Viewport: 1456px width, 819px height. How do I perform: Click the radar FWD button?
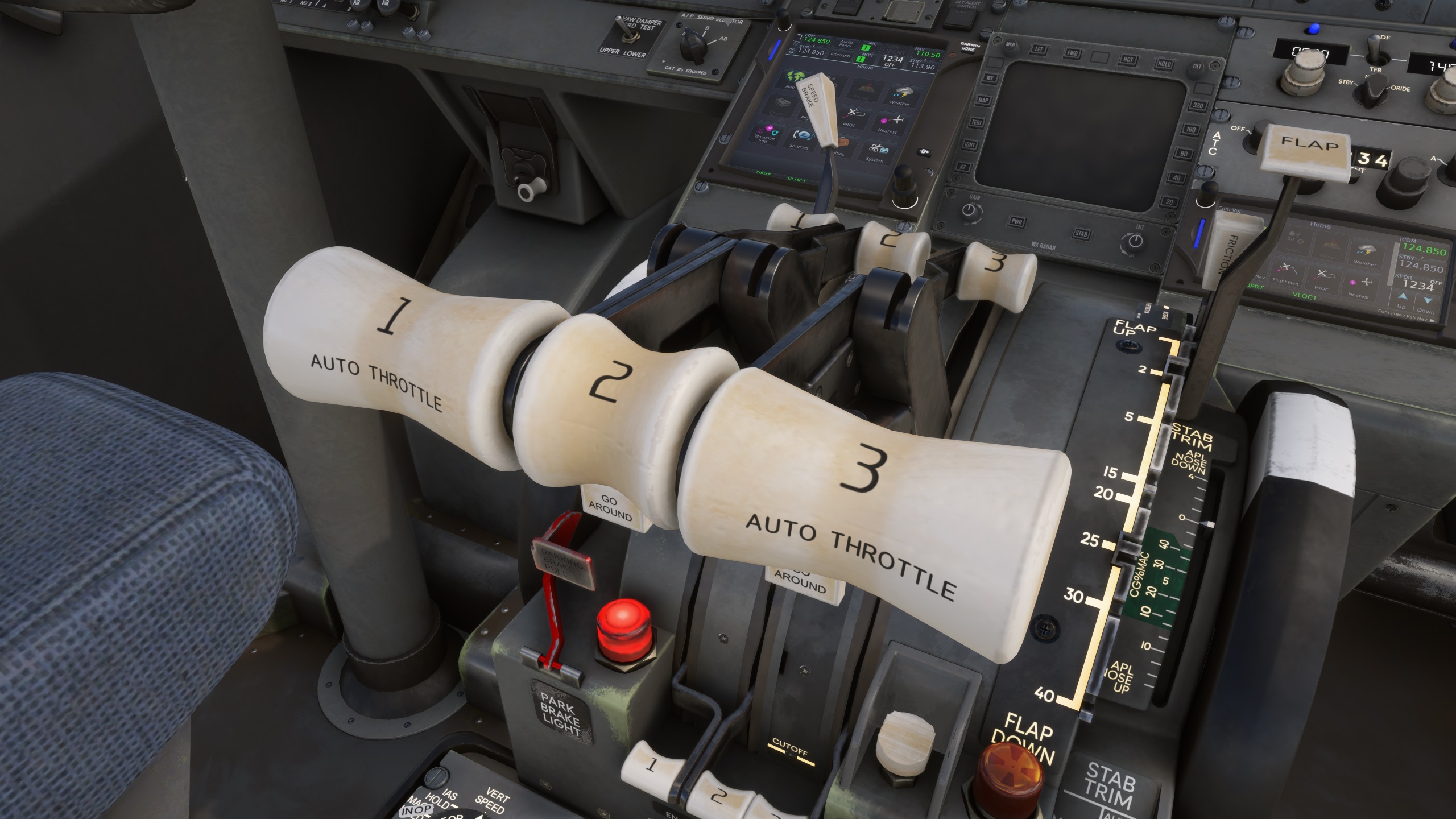click(x=1073, y=53)
